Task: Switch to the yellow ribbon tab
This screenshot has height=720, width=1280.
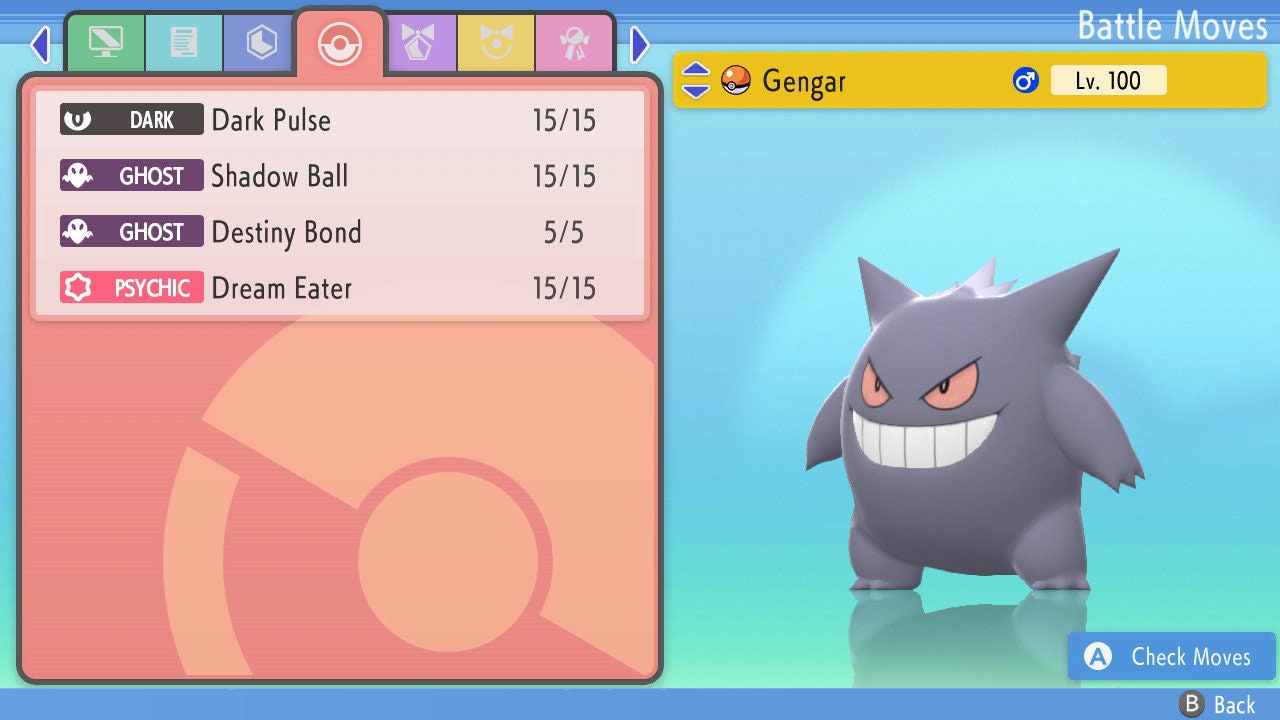Action: click(x=496, y=44)
